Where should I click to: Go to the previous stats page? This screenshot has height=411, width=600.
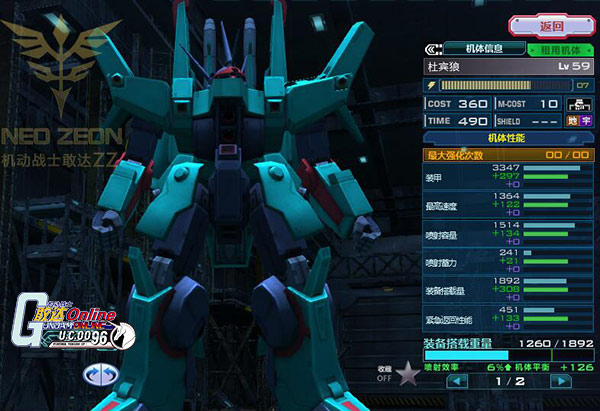(457, 381)
